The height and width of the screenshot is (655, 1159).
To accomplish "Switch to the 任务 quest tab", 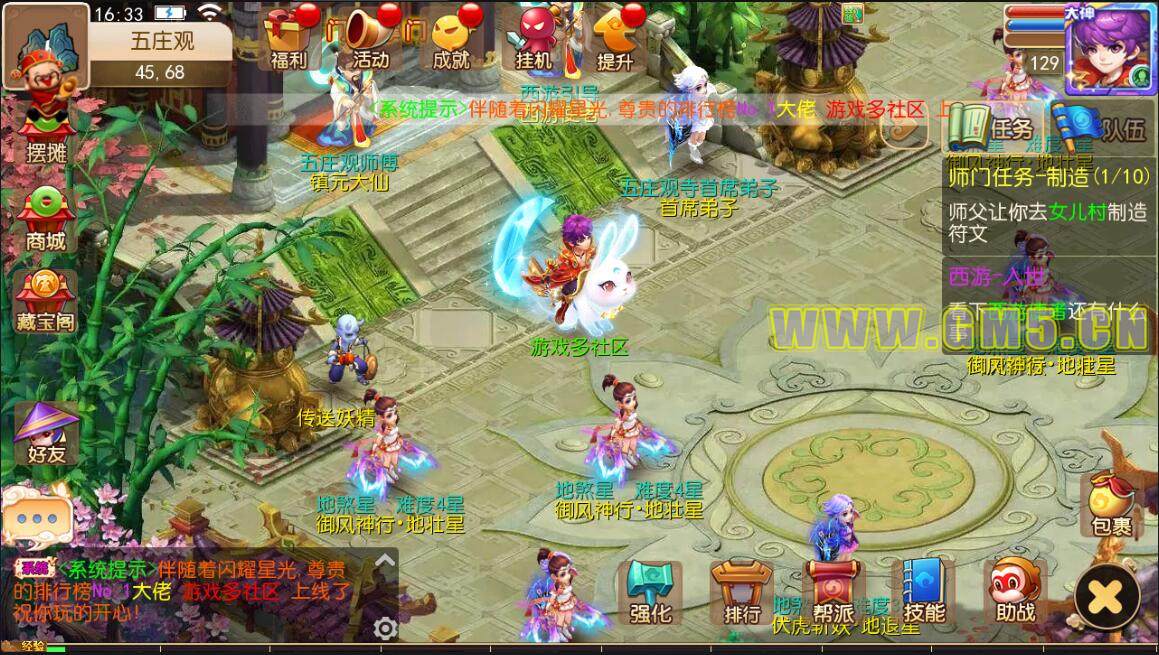I will point(993,127).
